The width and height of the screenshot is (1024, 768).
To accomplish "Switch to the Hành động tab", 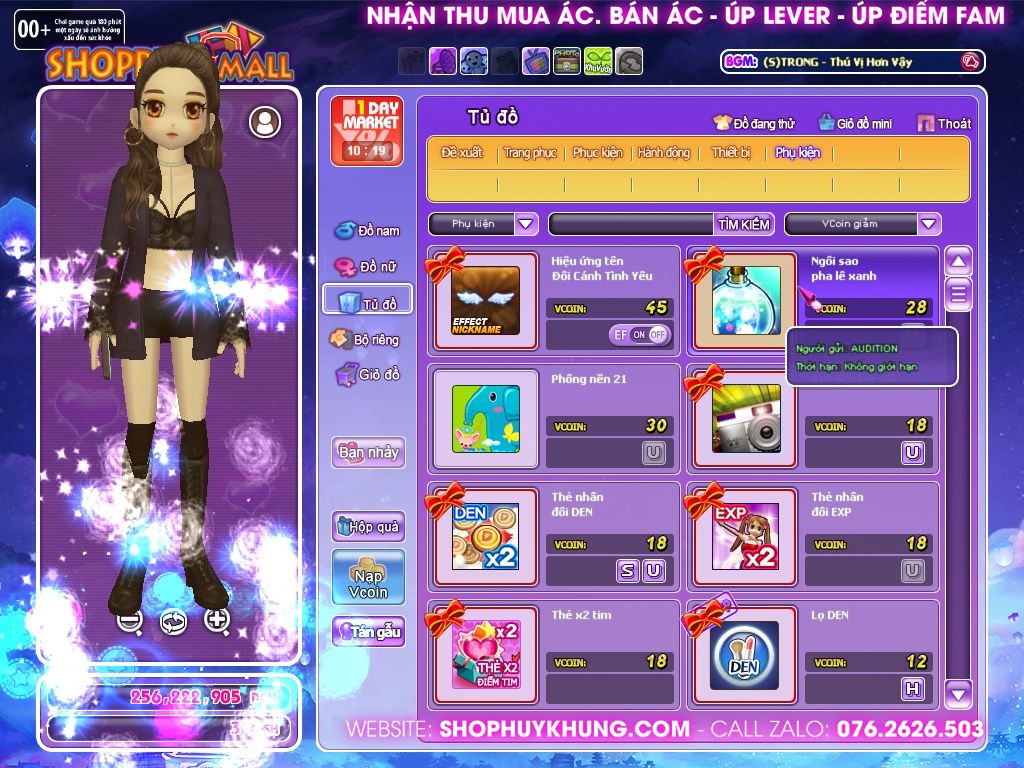I will [664, 153].
